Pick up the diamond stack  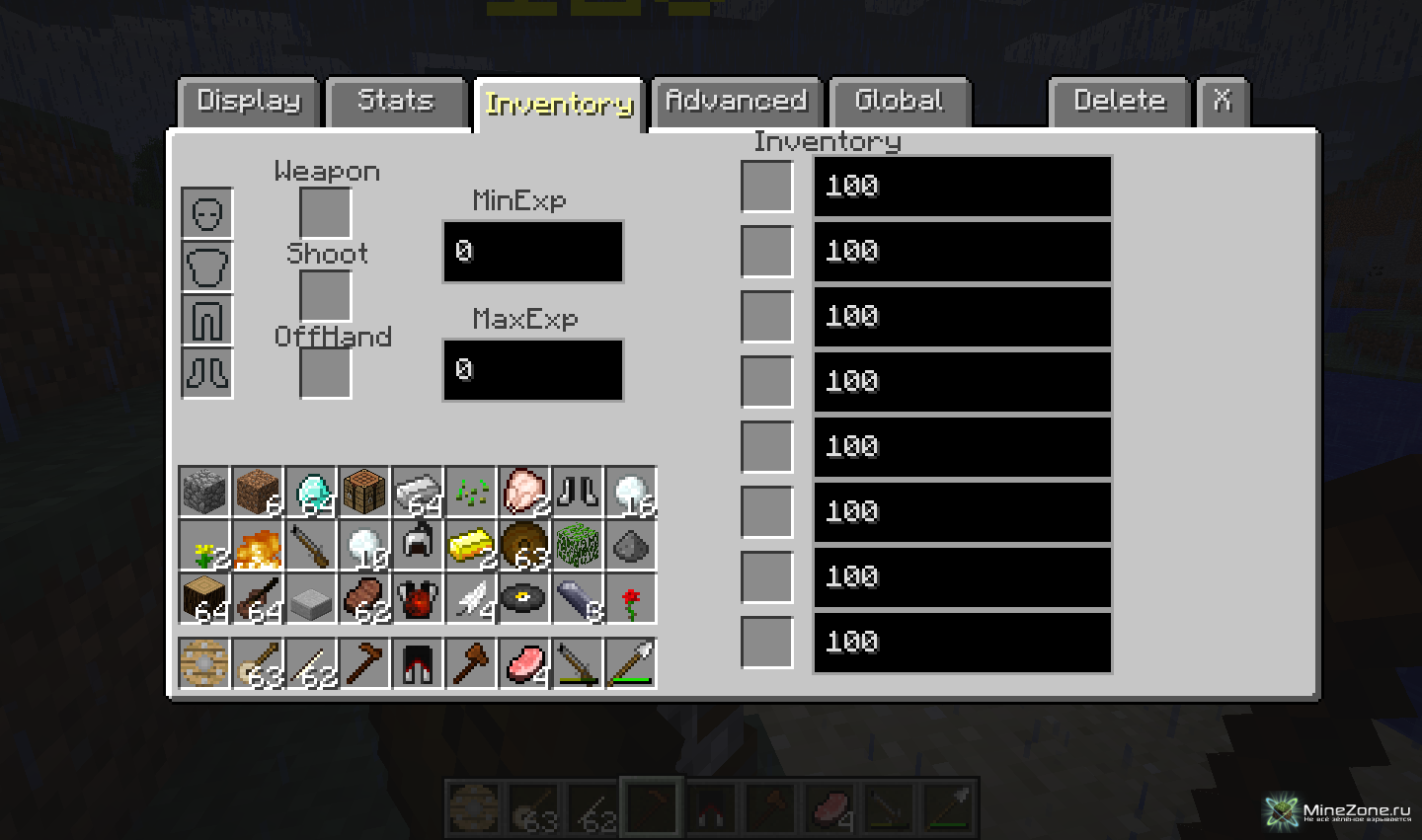(x=311, y=492)
